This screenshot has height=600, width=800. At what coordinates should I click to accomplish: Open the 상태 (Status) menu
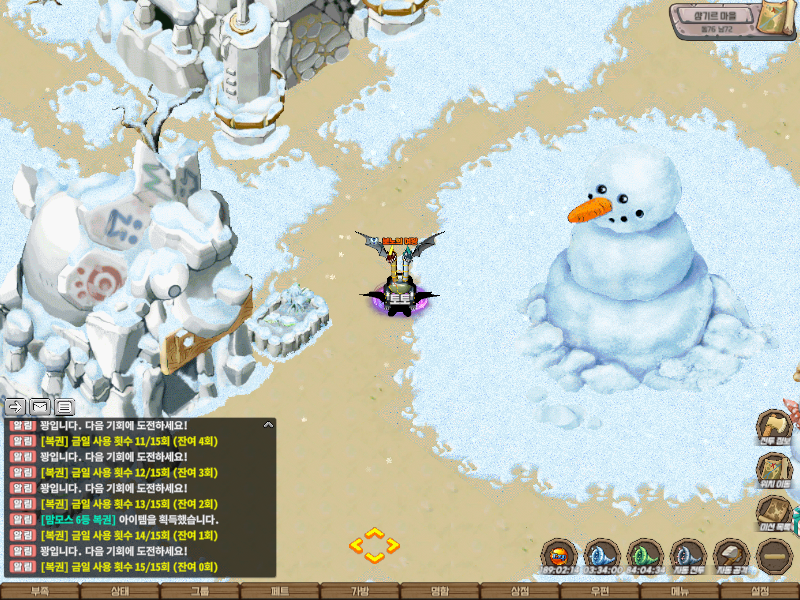pos(120,591)
